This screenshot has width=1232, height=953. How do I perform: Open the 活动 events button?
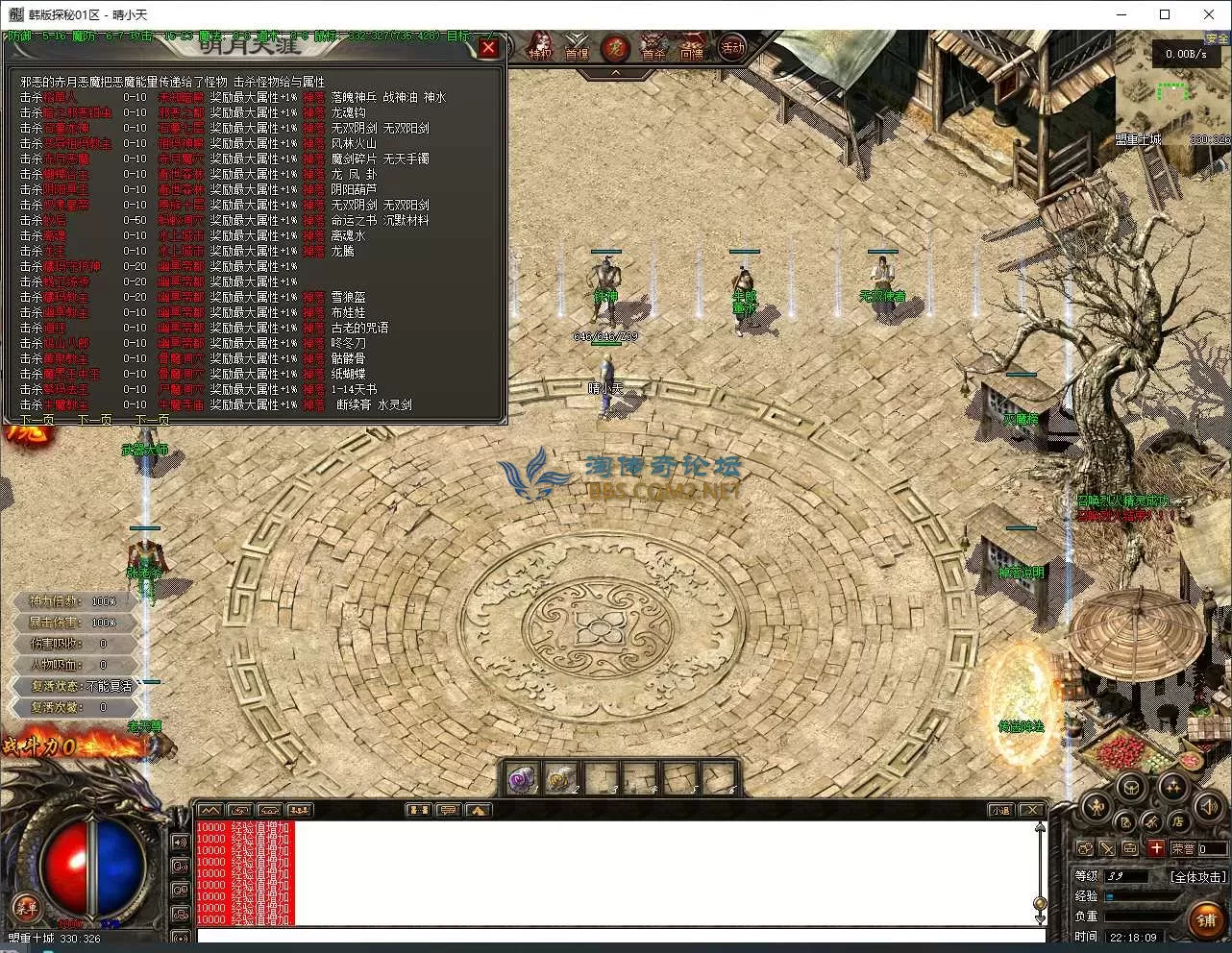coord(732,47)
